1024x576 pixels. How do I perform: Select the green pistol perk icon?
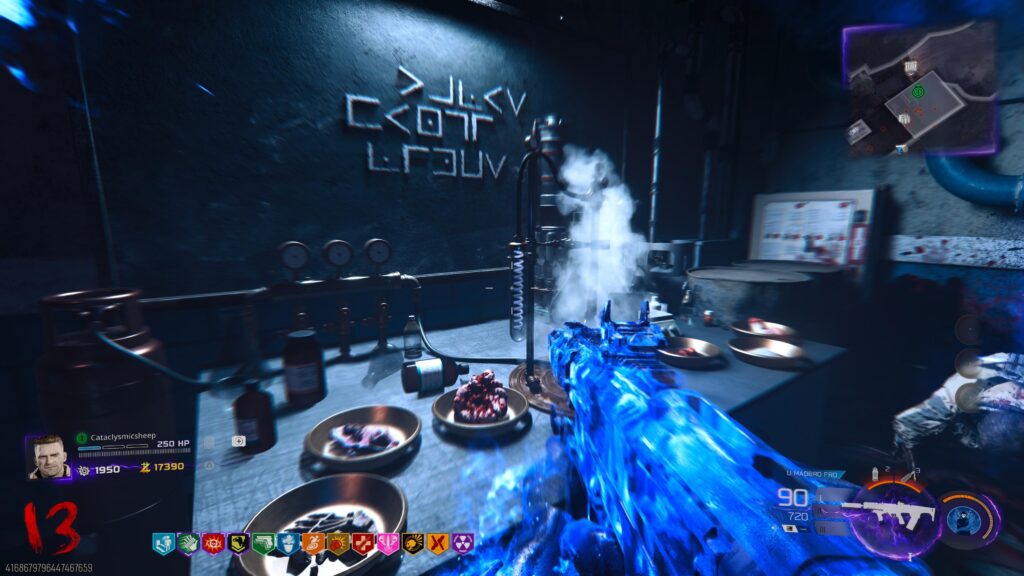(x=262, y=543)
